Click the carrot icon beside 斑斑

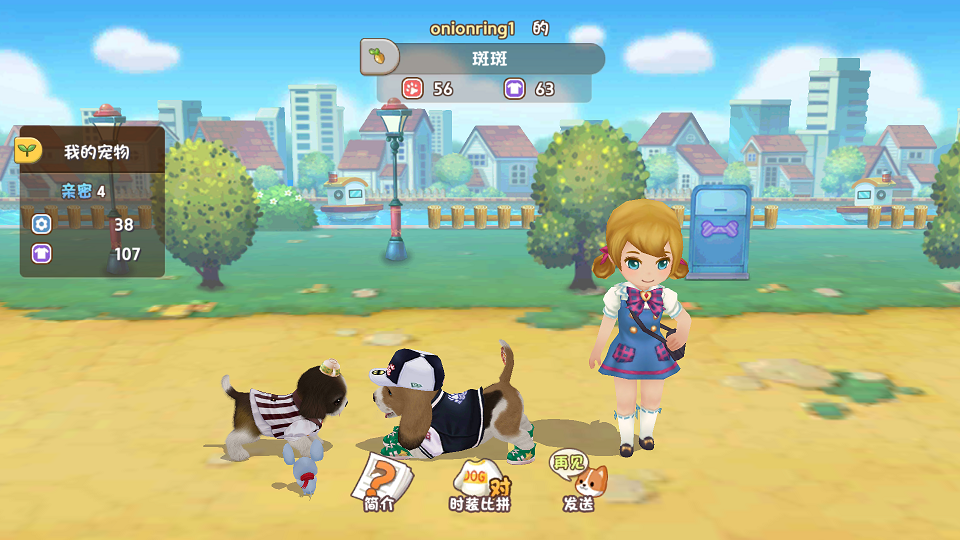378,58
